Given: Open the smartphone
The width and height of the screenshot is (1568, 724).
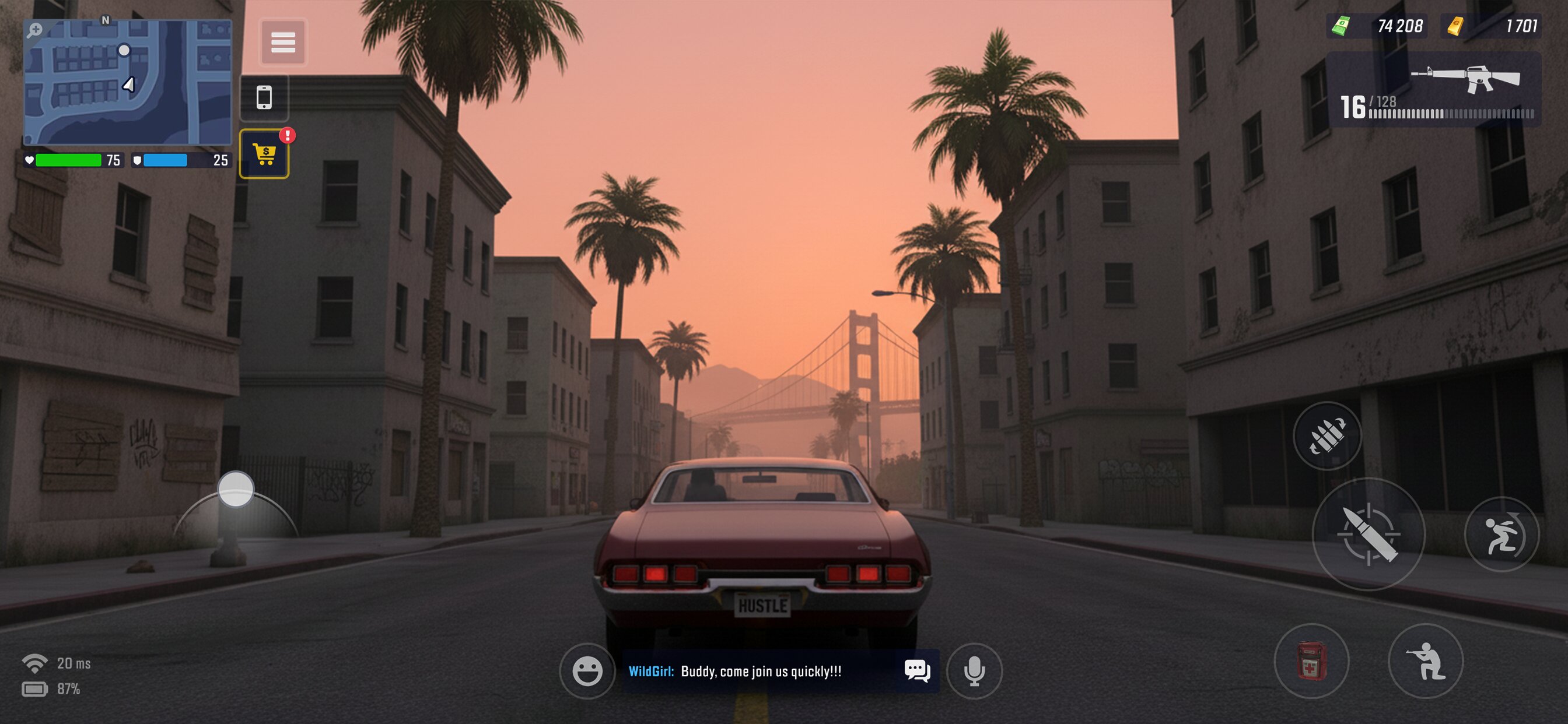Looking at the screenshot, I should pos(264,97).
